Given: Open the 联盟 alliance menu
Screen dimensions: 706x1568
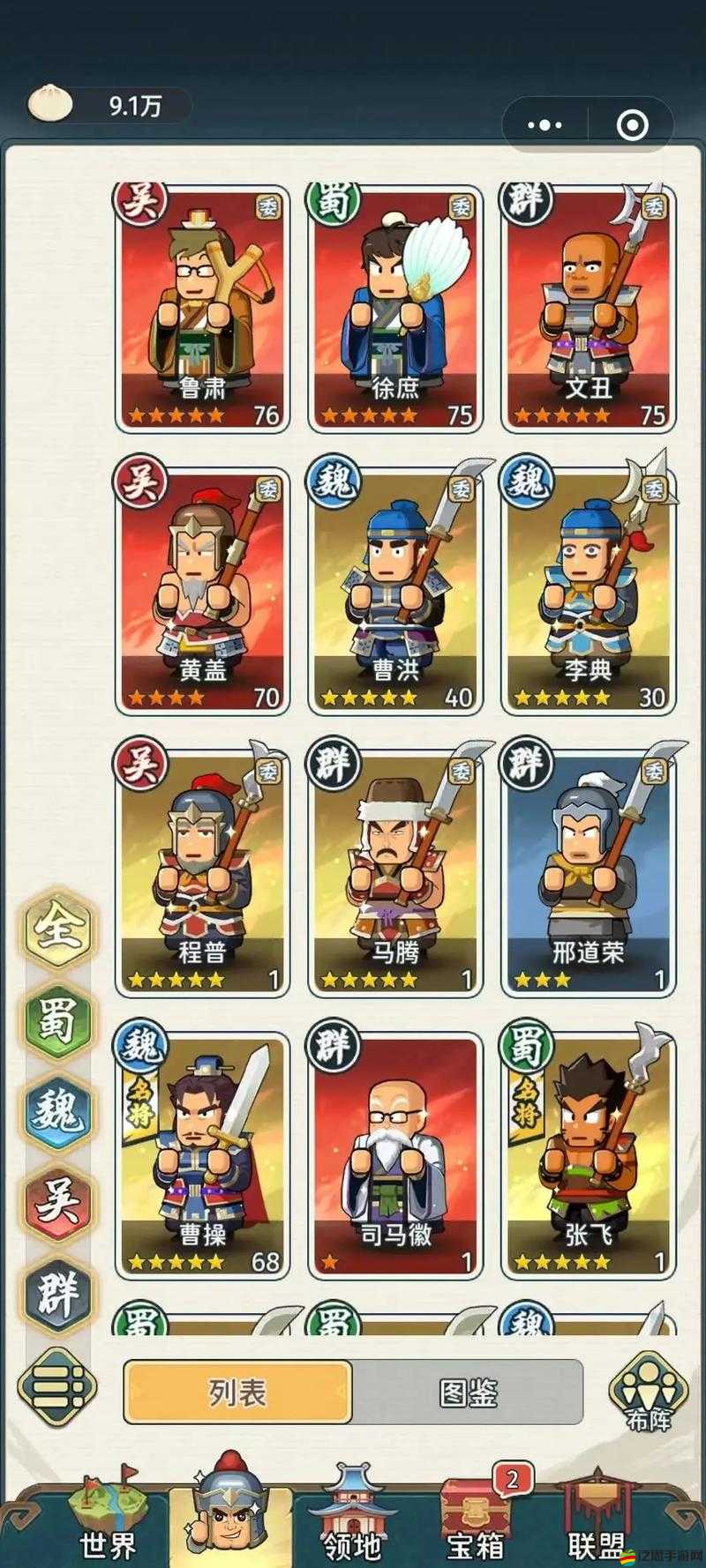Looking at the screenshot, I should click(x=597, y=1517).
